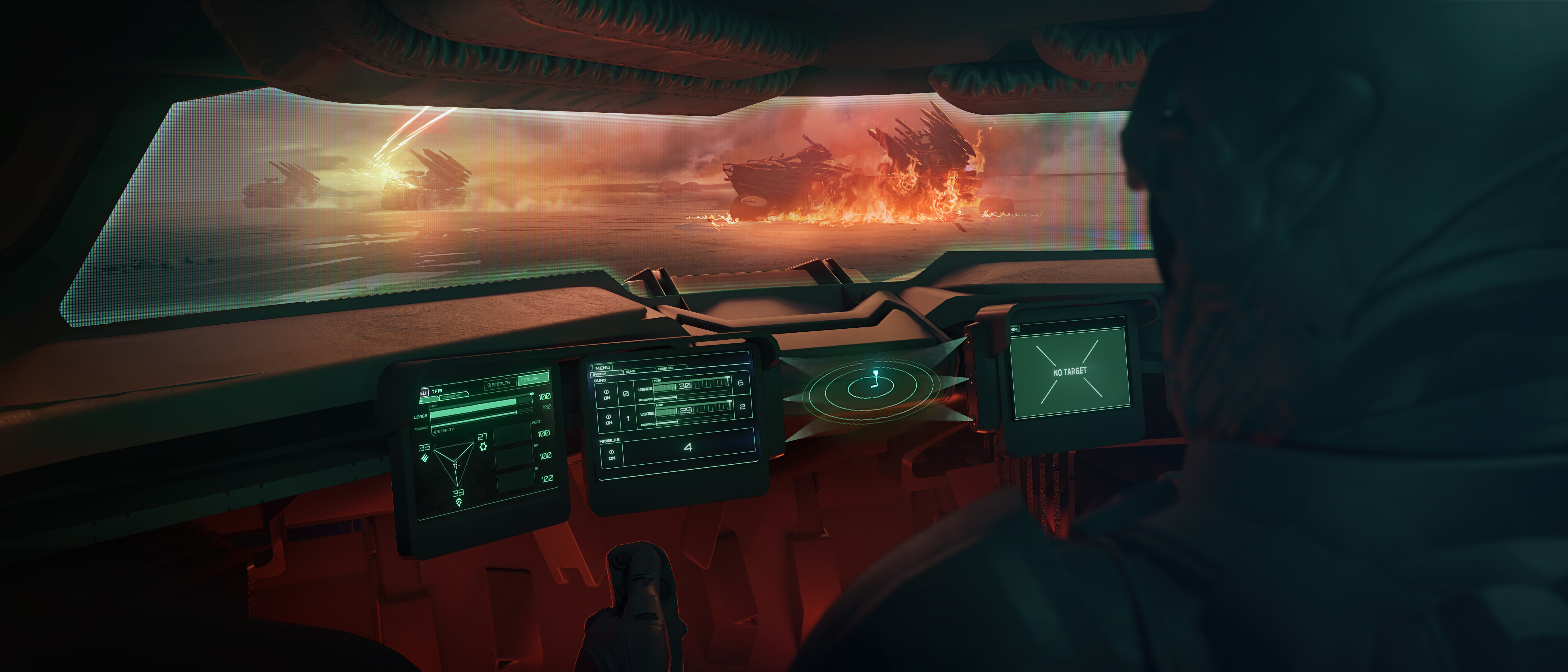Switch to the COMPONENTS tab
The width and height of the screenshot is (1568, 672).
pos(451,396)
